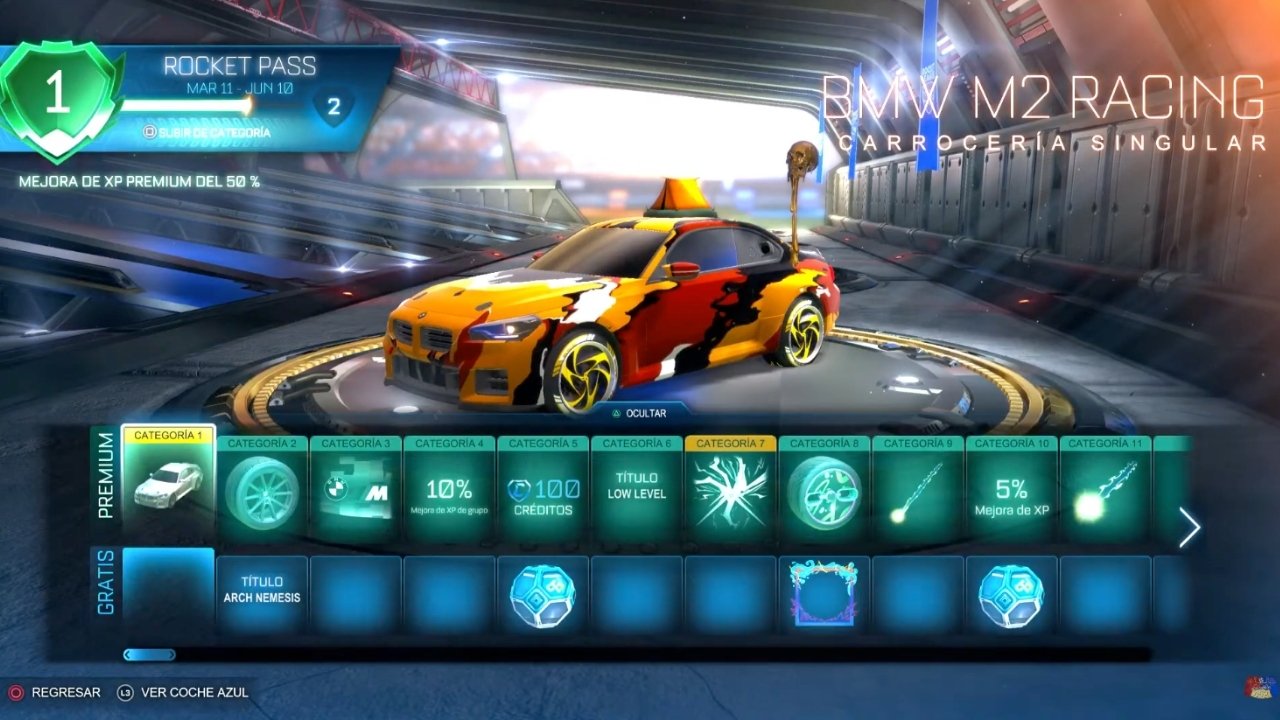View the Categoría 7 cracked-glass reward
Viewport: 1280px width, 720px height.
click(x=731, y=491)
